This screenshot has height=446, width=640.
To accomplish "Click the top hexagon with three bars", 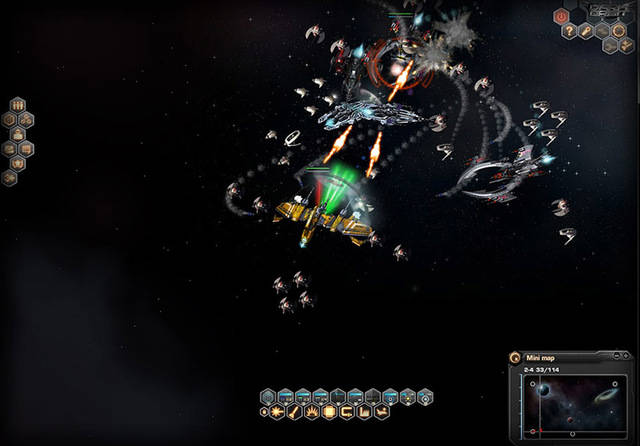I will click(17, 103).
